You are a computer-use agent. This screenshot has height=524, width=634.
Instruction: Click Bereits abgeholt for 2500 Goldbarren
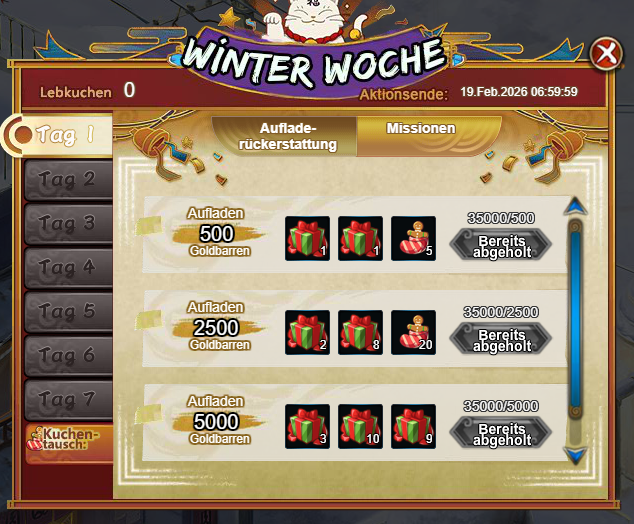[502, 339]
